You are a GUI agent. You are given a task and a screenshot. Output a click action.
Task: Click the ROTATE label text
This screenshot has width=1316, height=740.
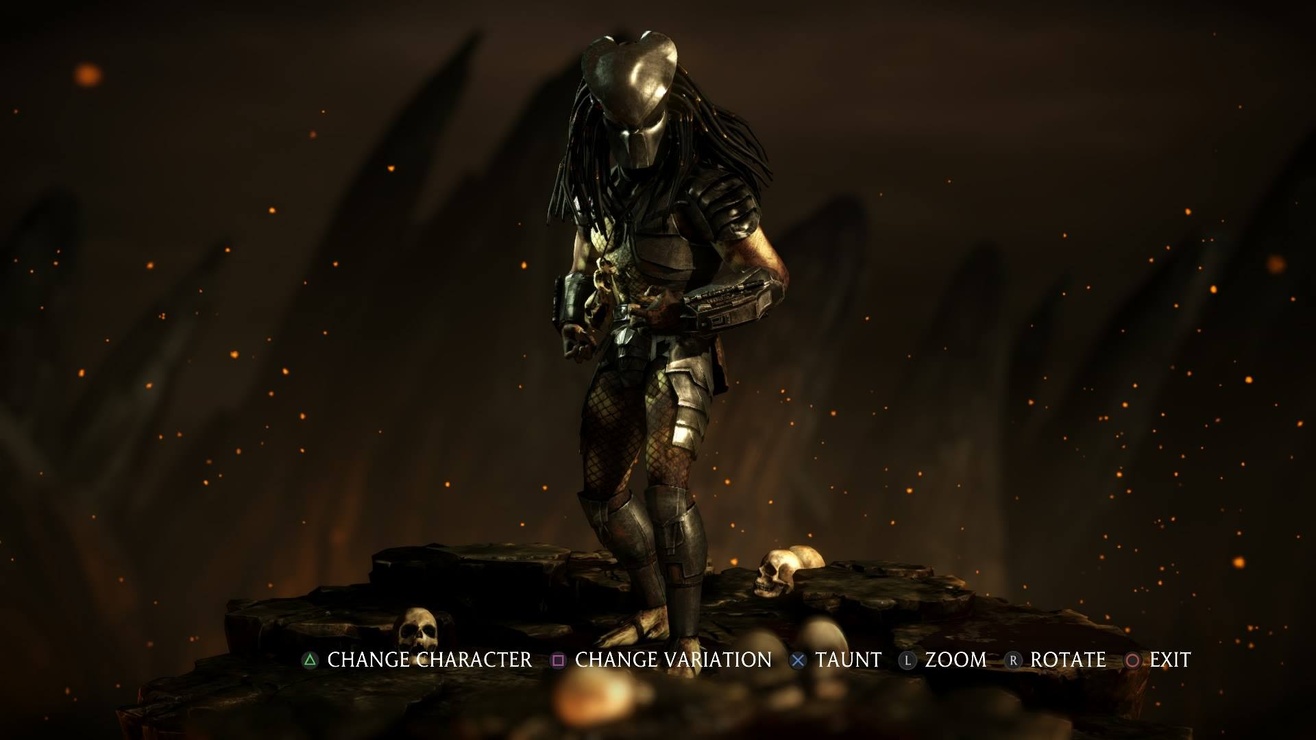(x=1068, y=660)
